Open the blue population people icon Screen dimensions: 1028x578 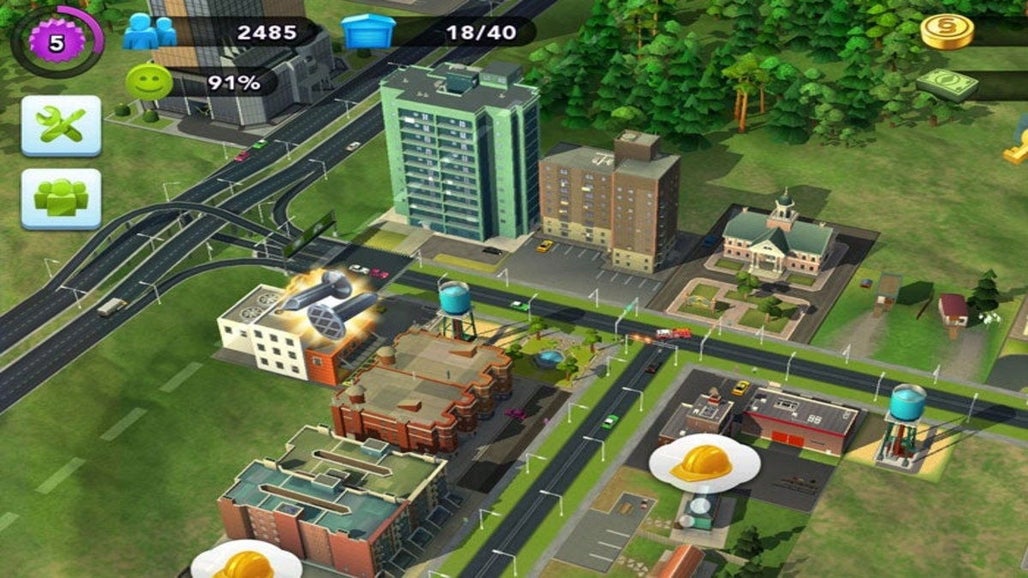149,32
